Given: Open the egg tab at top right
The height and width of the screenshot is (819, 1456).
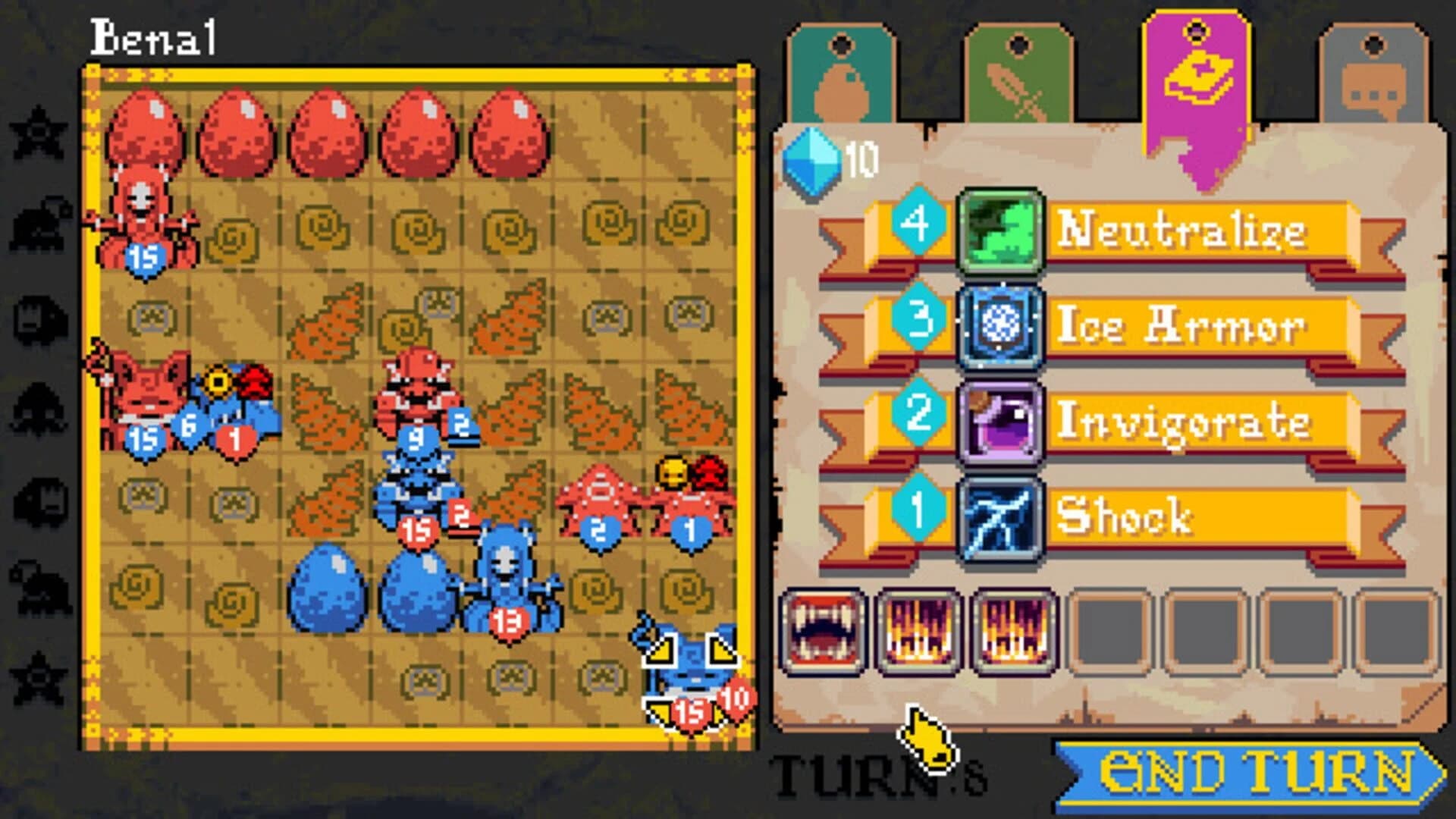Looking at the screenshot, I should pos(840,72).
